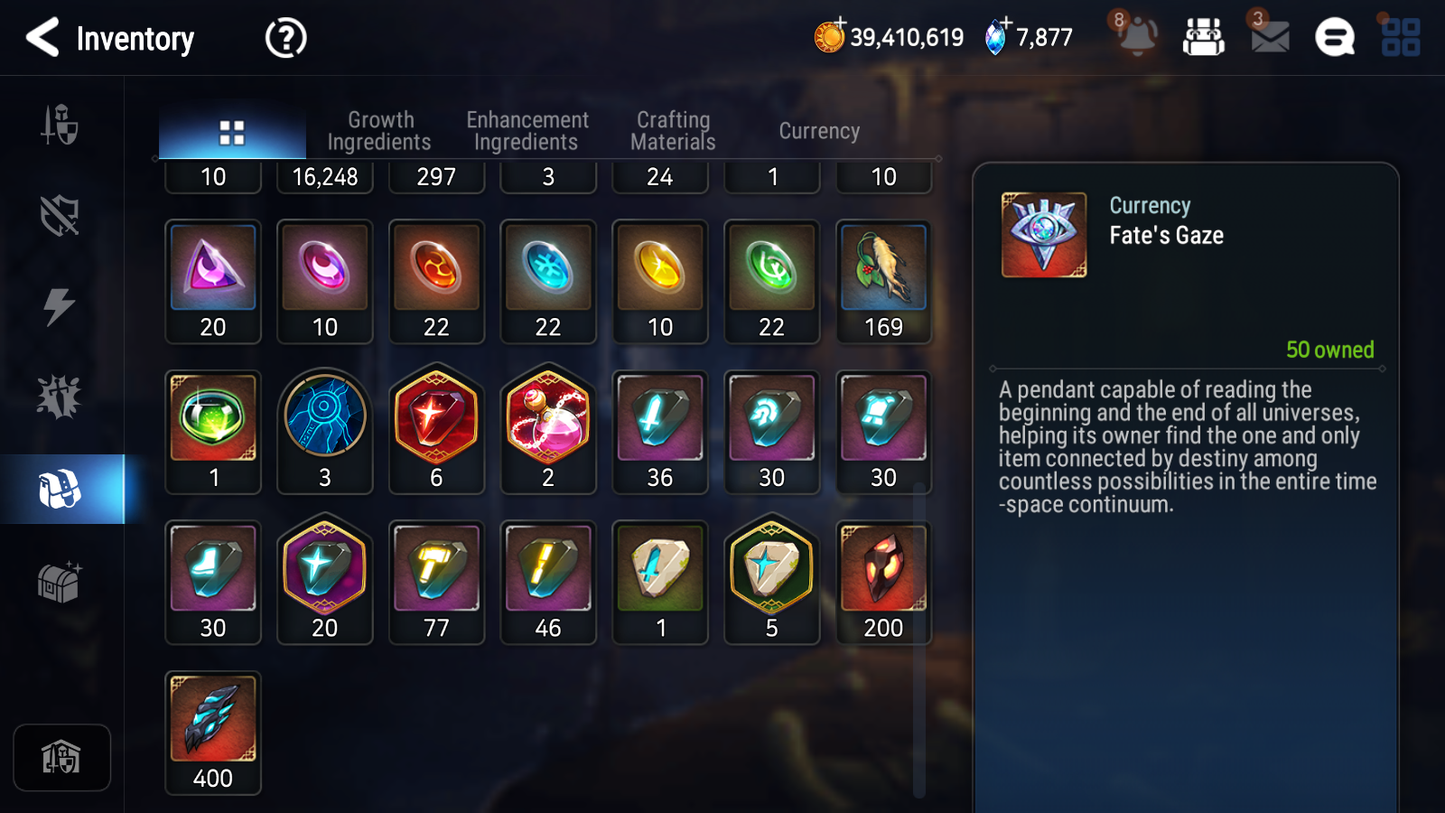Go back from the Inventory screen

pyautogui.click(x=42, y=38)
